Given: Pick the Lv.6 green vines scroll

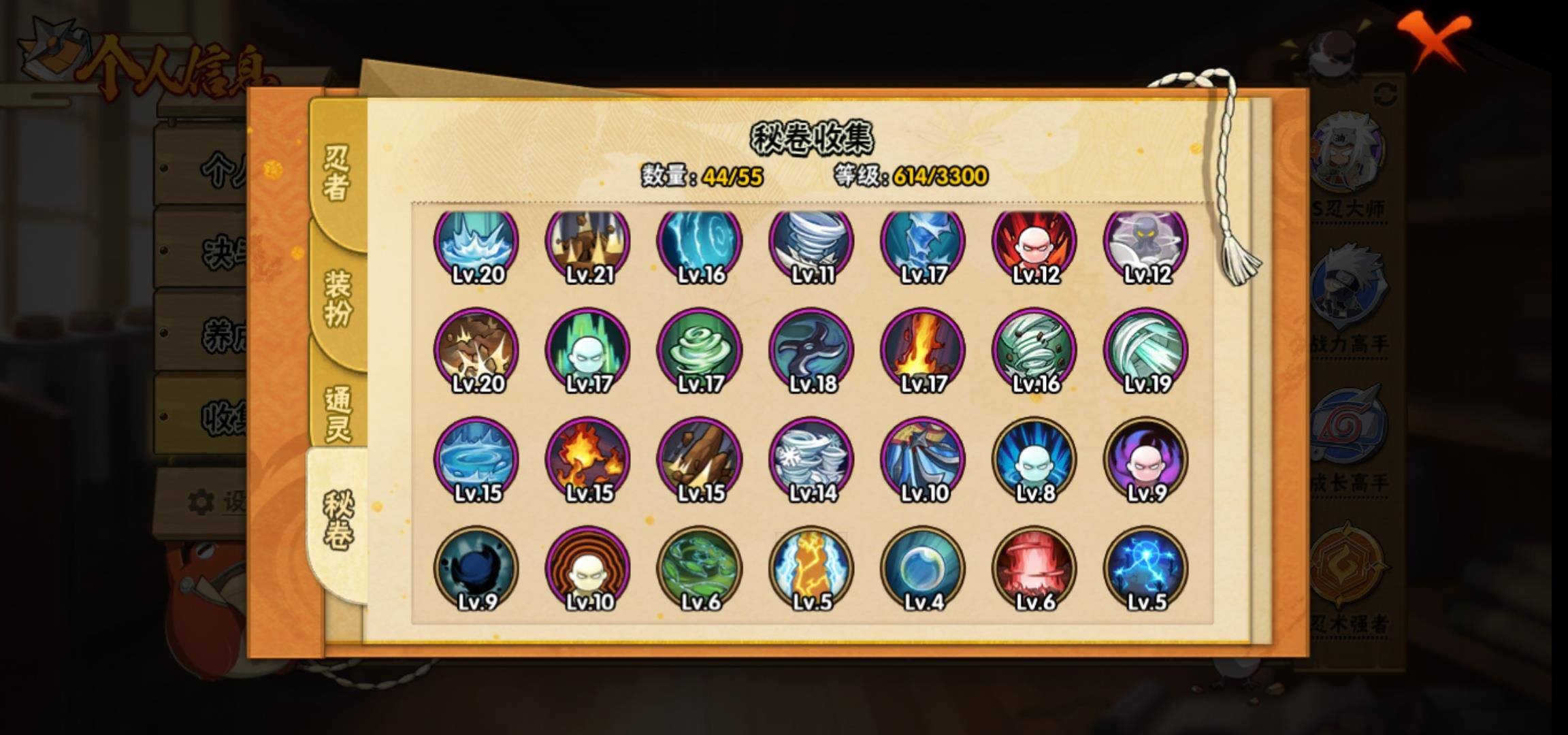Looking at the screenshot, I should 700,570.
